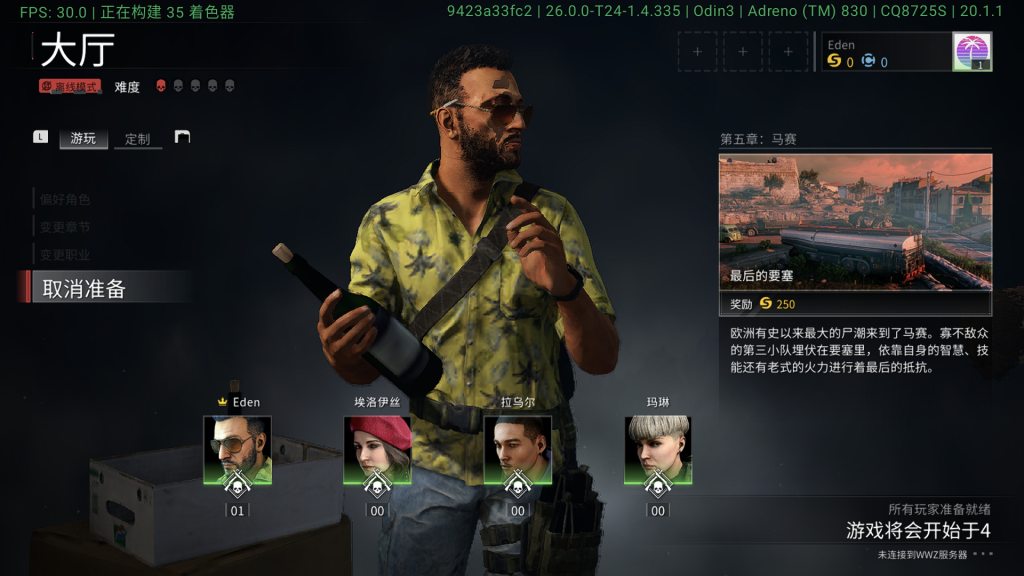Switch to the 游玩 tab
The width and height of the screenshot is (1024, 576).
[83, 139]
